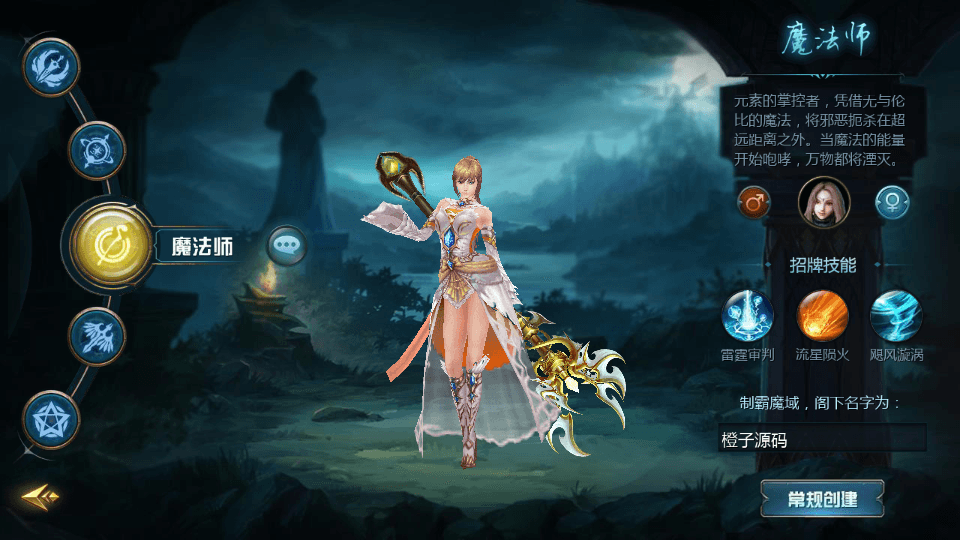Confirm with the 常规创建 button
Screen dimensions: 960x540
pos(822,499)
